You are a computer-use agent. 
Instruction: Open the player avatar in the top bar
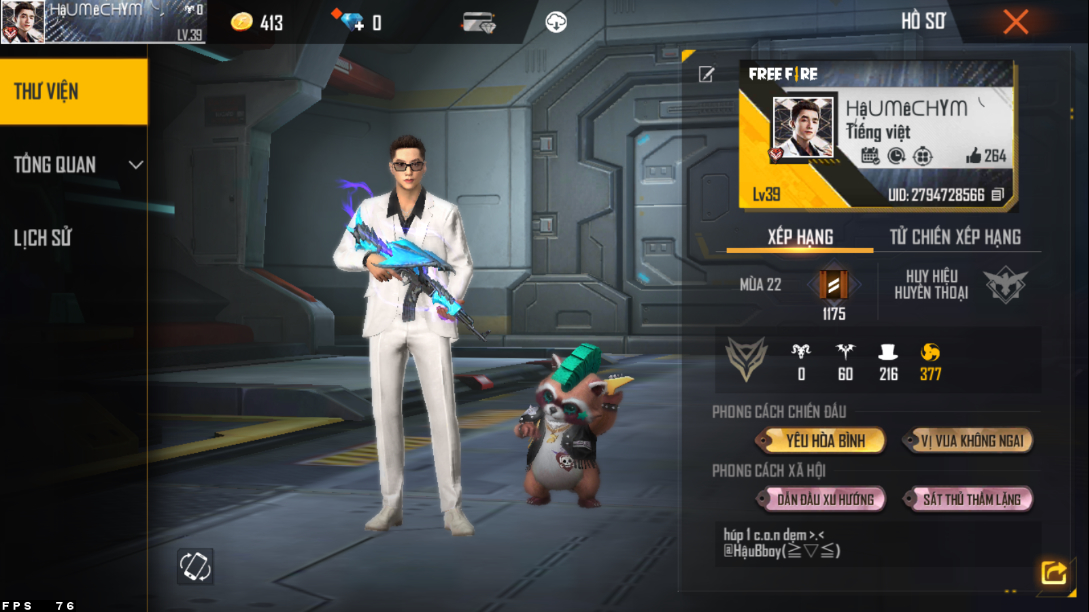pos(23,22)
